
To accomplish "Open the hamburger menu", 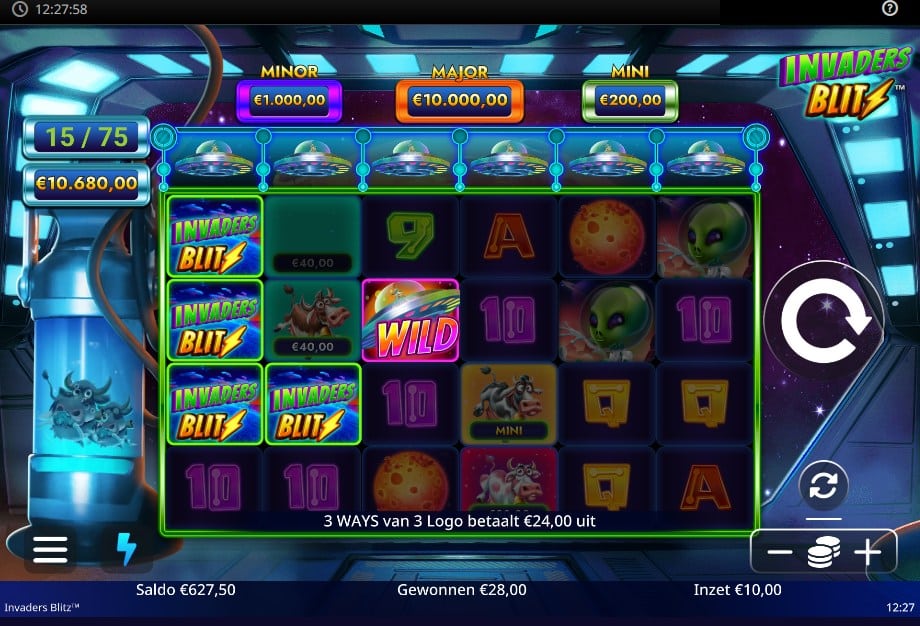I will [50, 549].
